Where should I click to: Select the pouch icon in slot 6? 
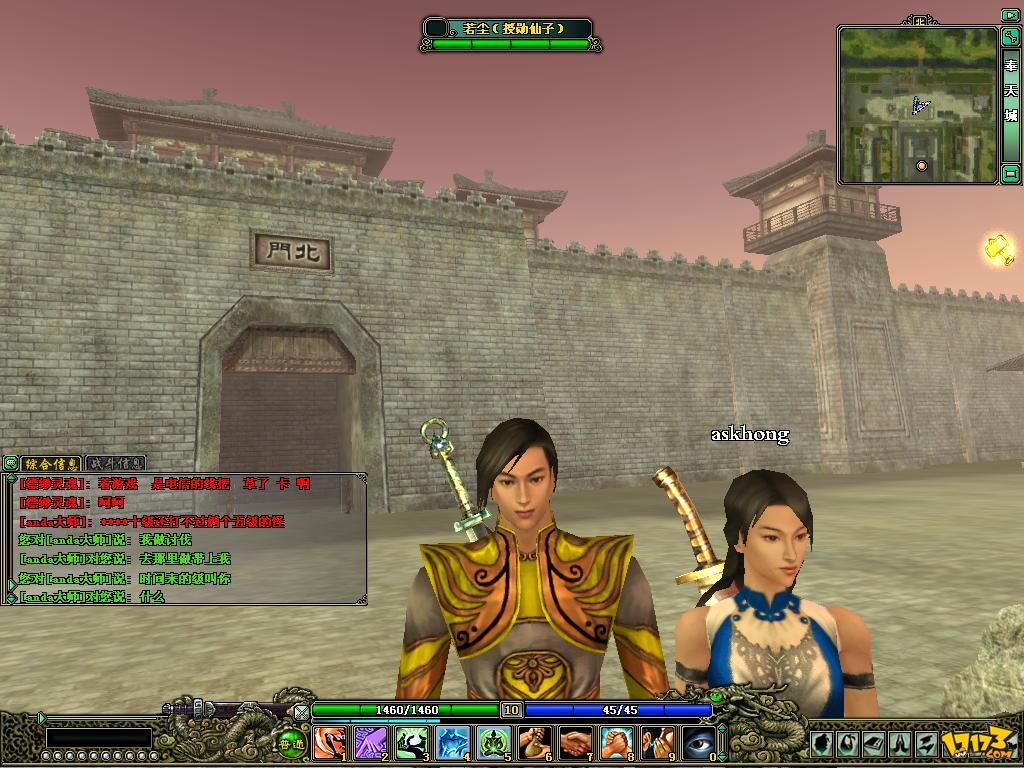[533, 742]
